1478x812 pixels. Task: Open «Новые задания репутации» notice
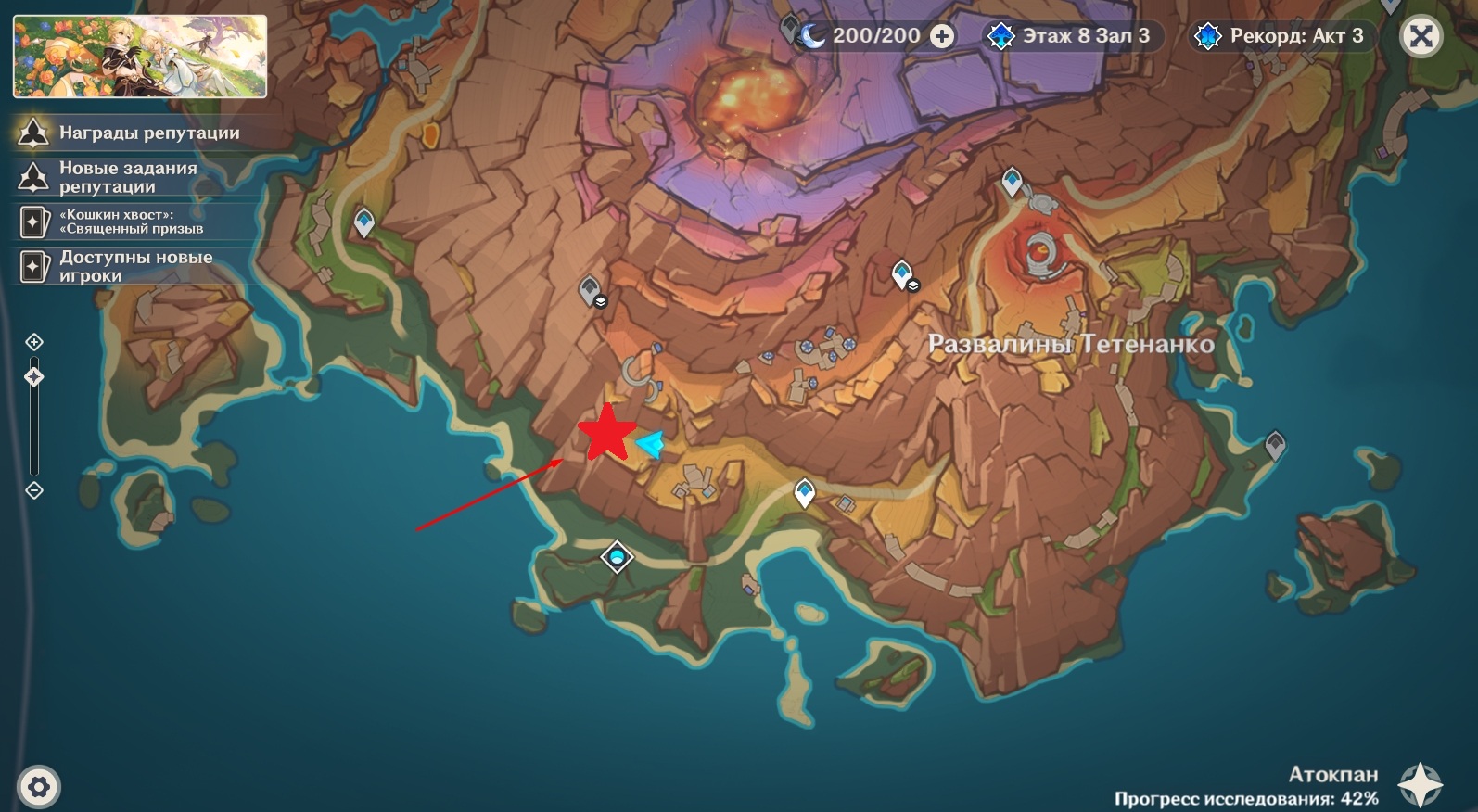[130, 177]
